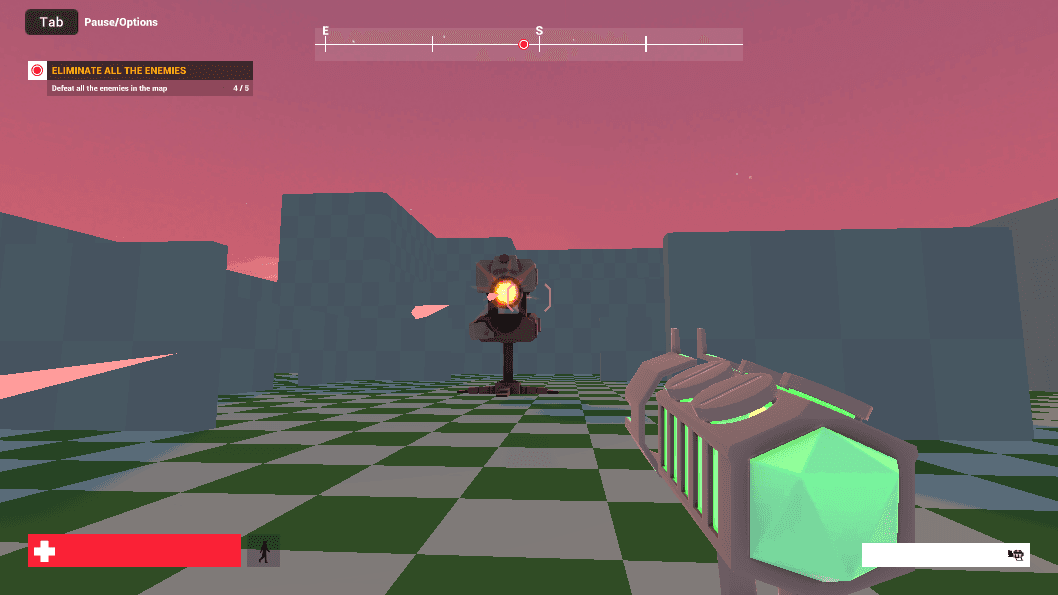Select the red enemy marker on the compass
This screenshot has height=595, width=1058.
click(x=523, y=44)
